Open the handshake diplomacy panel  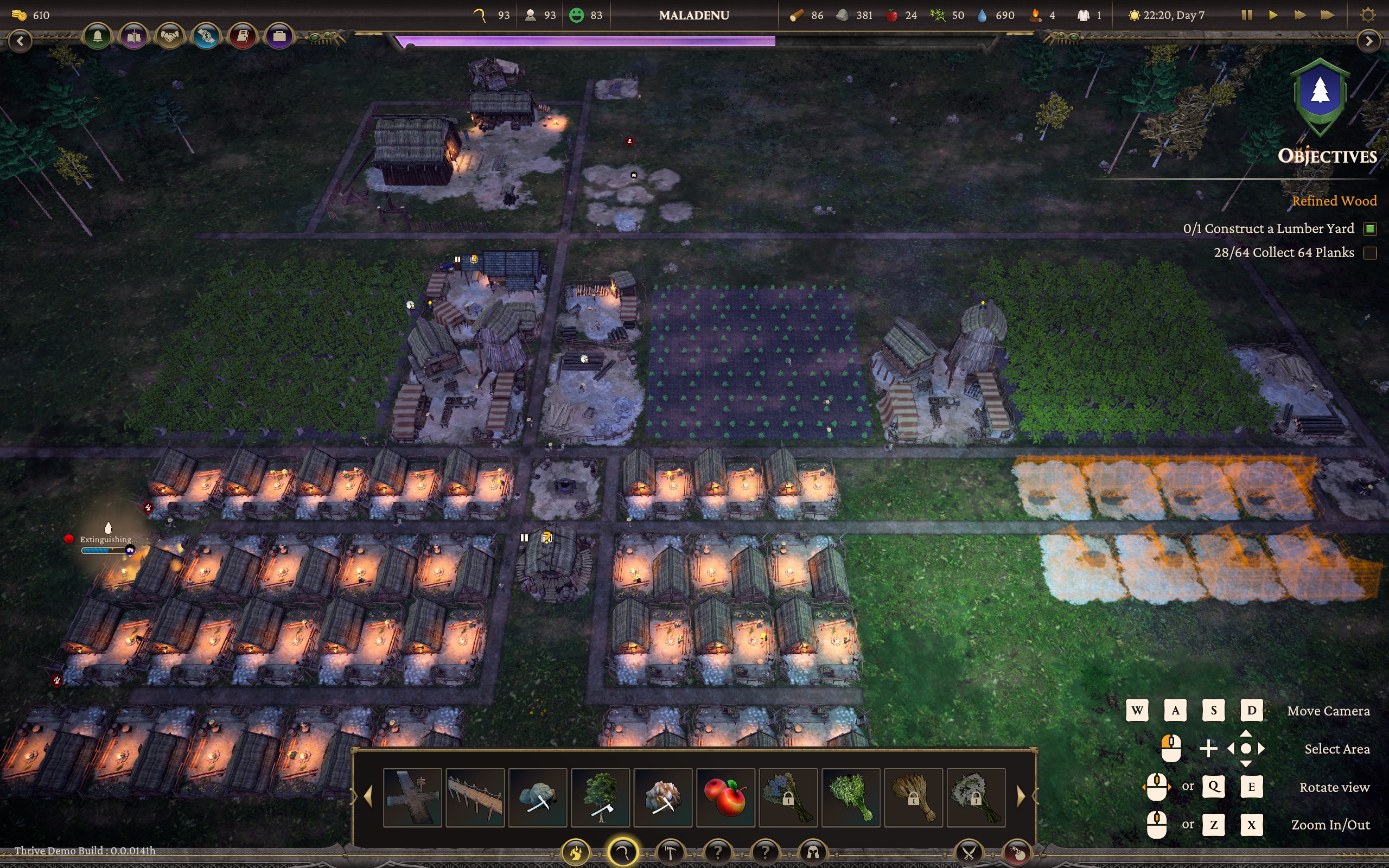(x=170, y=37)
